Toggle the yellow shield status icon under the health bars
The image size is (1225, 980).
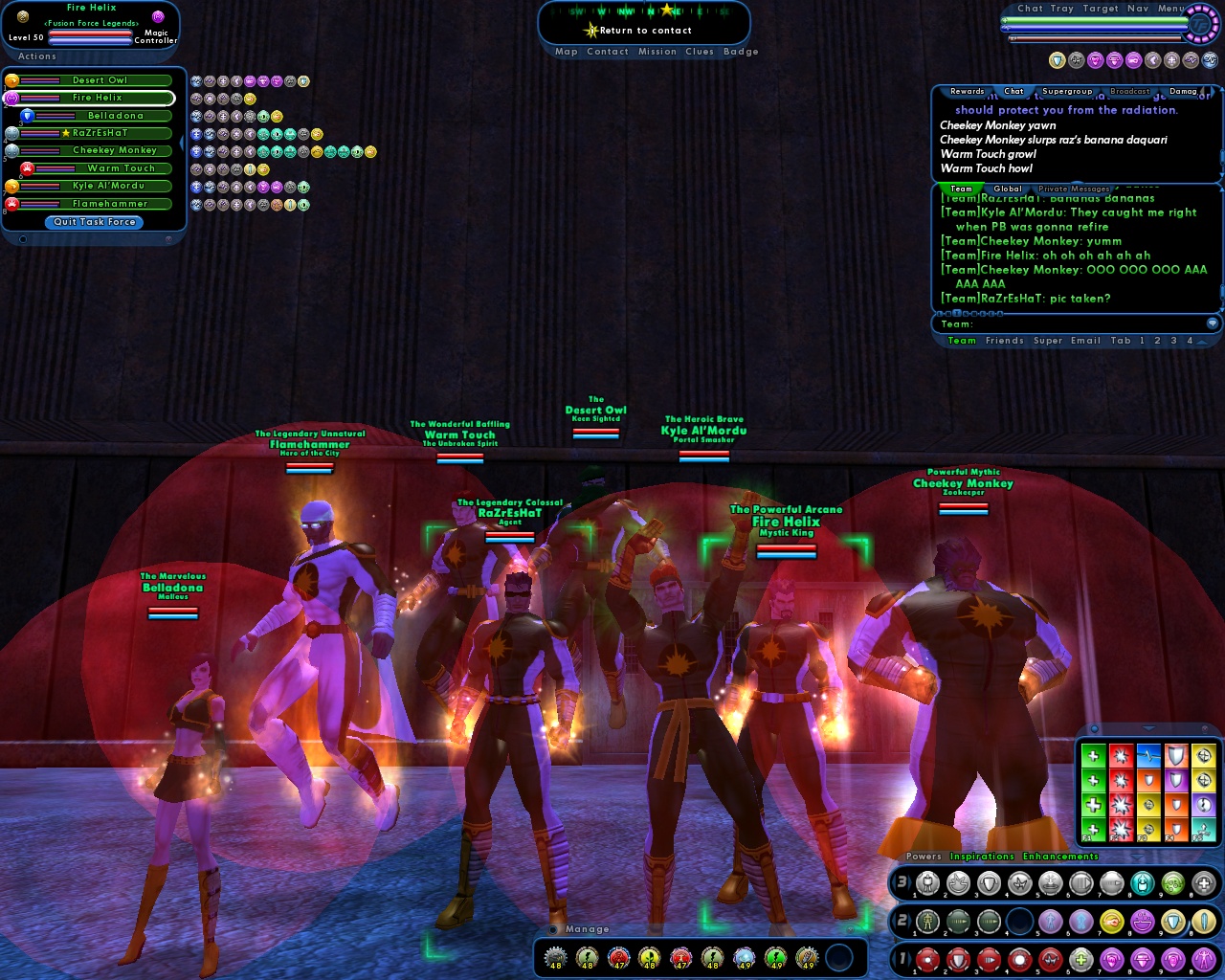1057,61
